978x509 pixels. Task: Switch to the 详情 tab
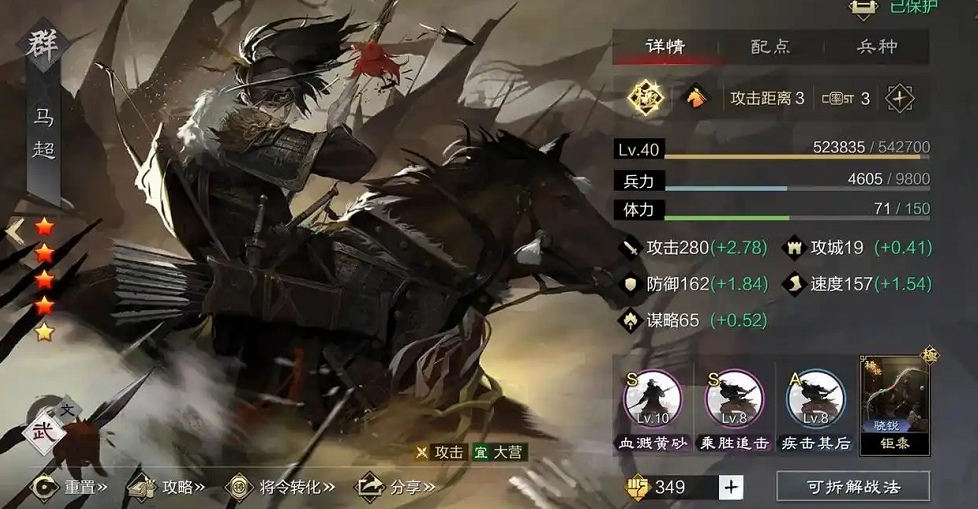pos(665,46)
